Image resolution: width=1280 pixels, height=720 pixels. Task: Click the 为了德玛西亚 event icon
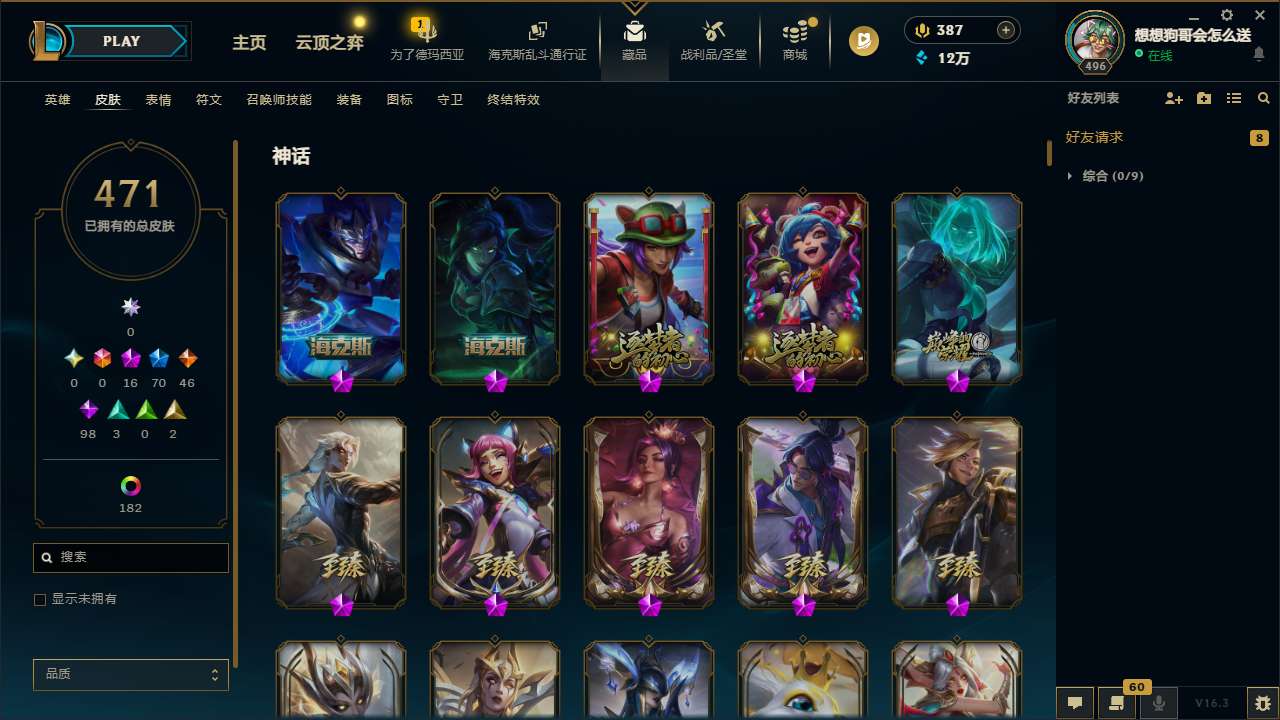click(x=427, y=41)
